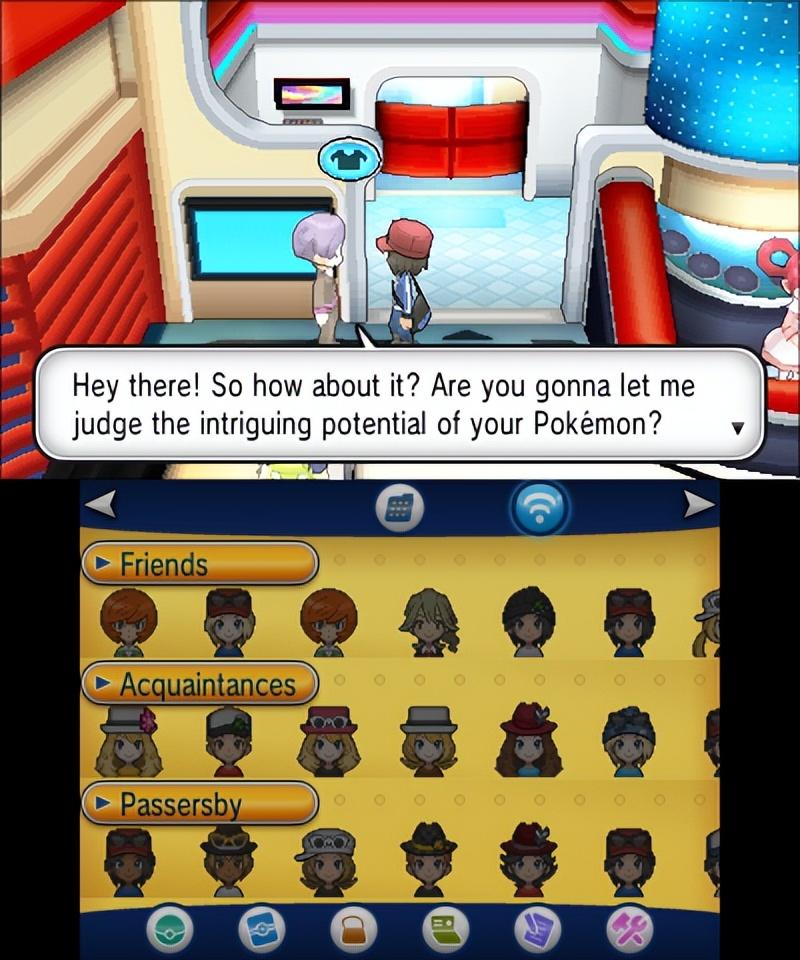Expand the Acquaintances list
800x960 pixels.
tap(199, 685)
